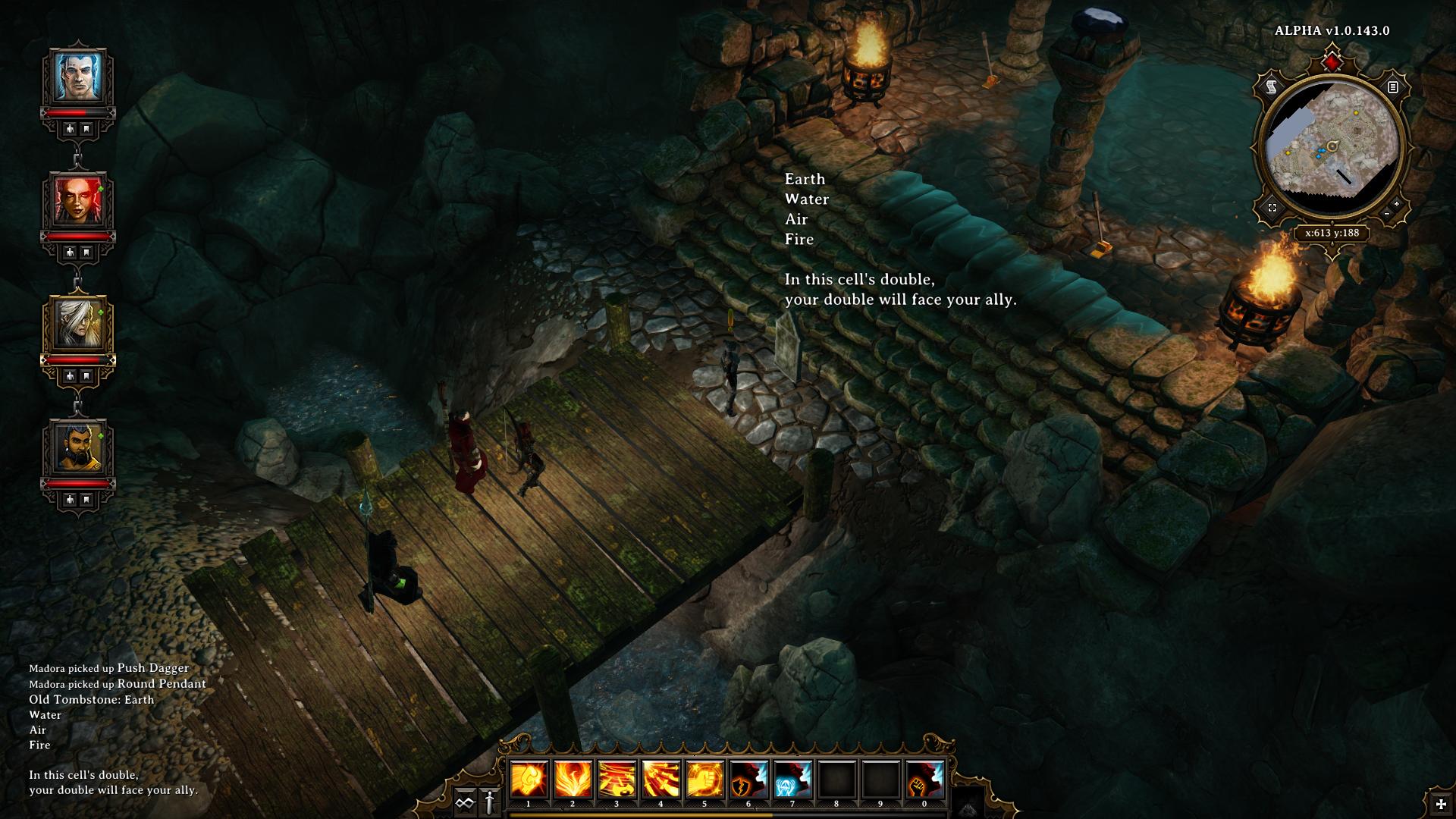
Task: Select the bearded man's portrait
Action: coord(79,447)
